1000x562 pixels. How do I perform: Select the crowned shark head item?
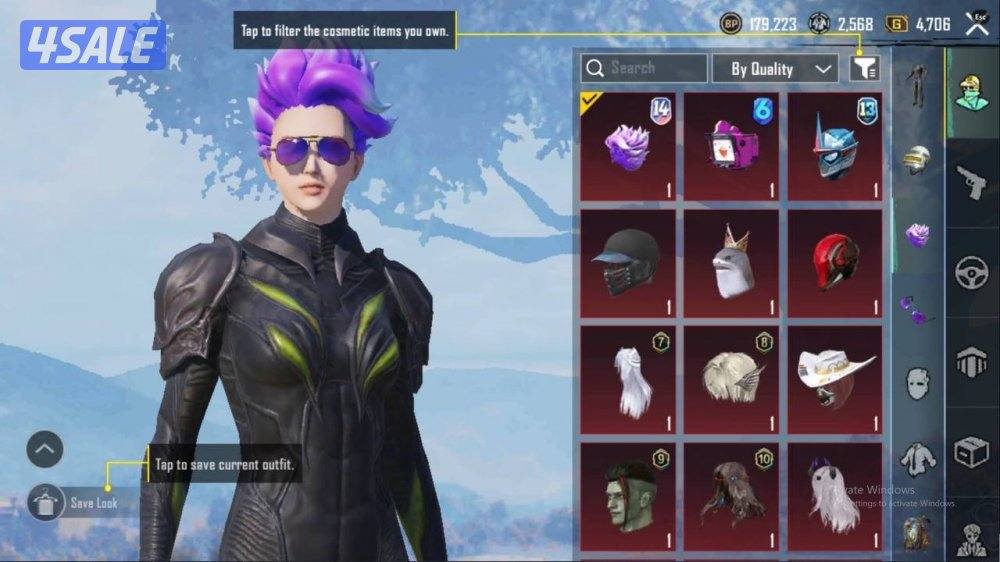pos(732,263)
